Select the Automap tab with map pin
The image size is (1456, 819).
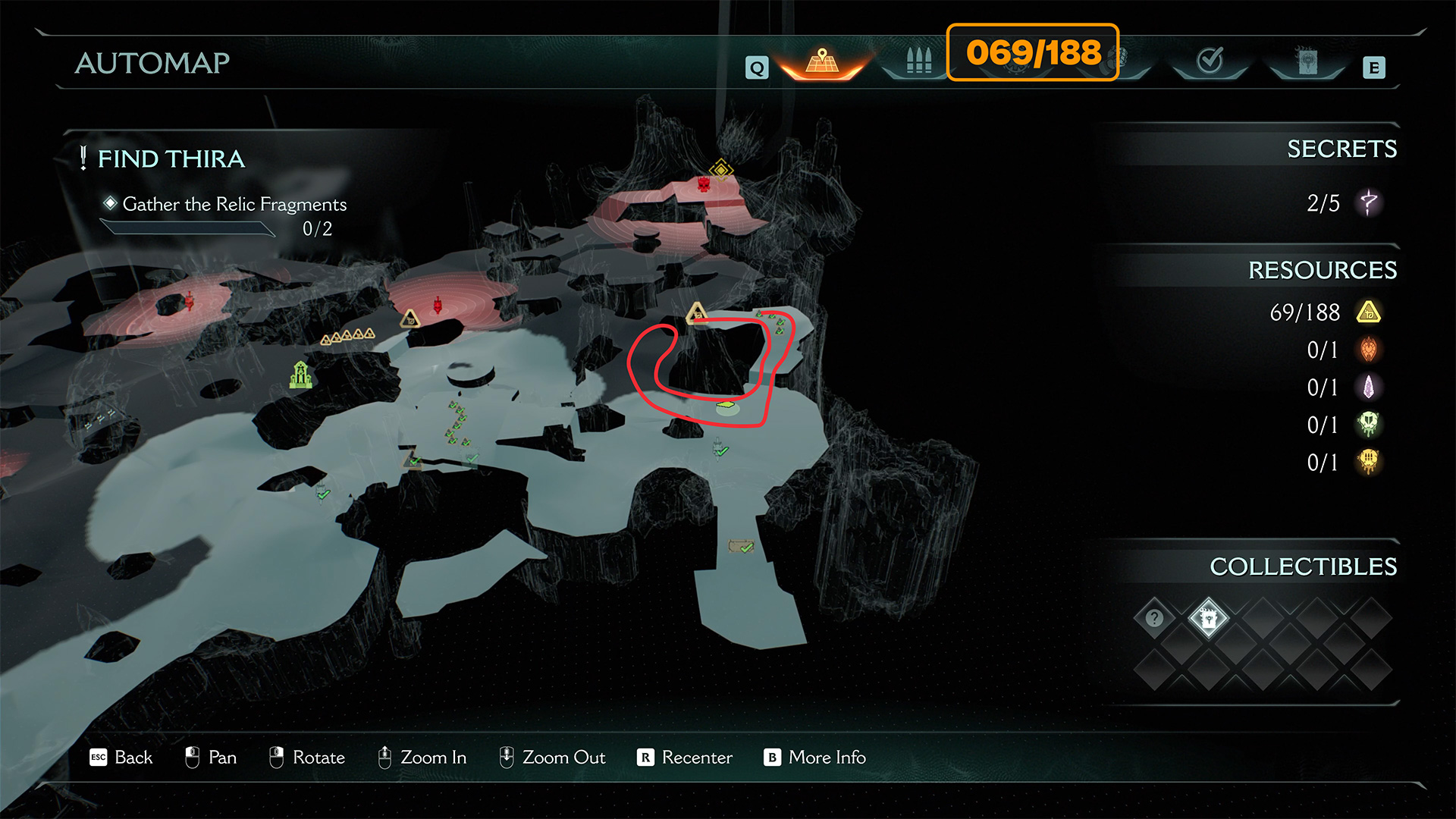822,62
